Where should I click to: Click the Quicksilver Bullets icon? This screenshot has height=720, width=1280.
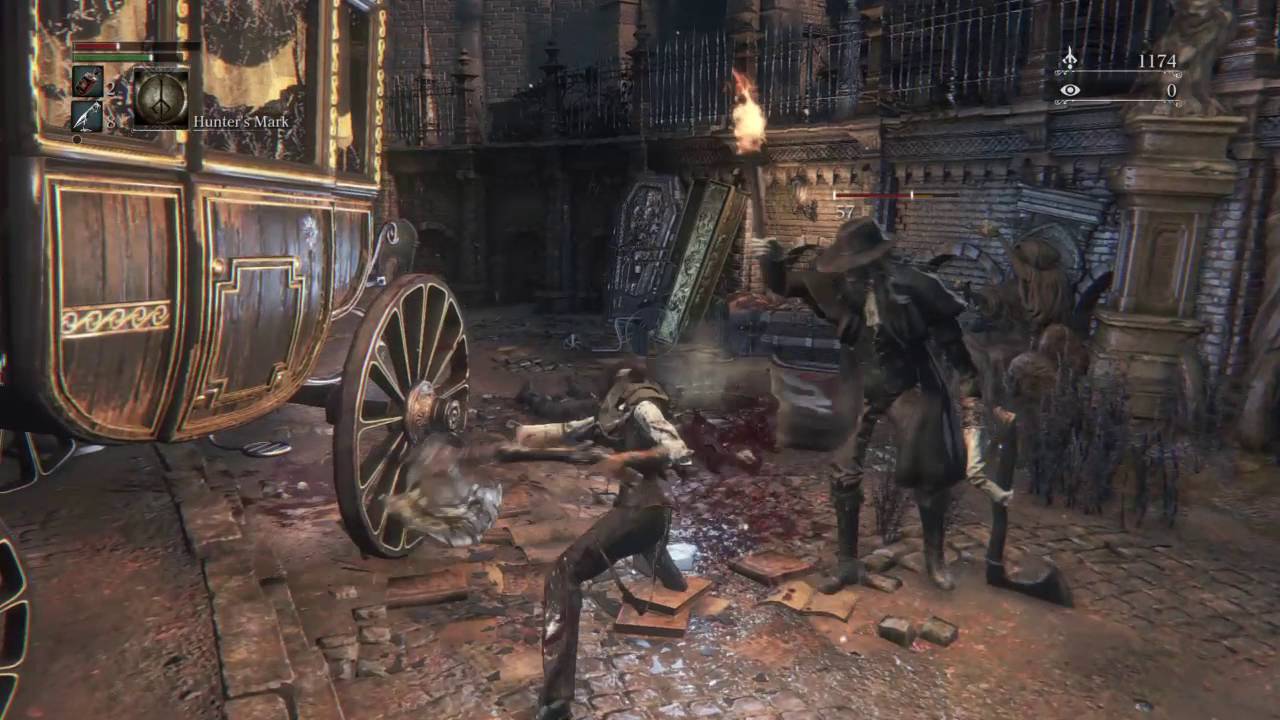click(x=88, y=116)
